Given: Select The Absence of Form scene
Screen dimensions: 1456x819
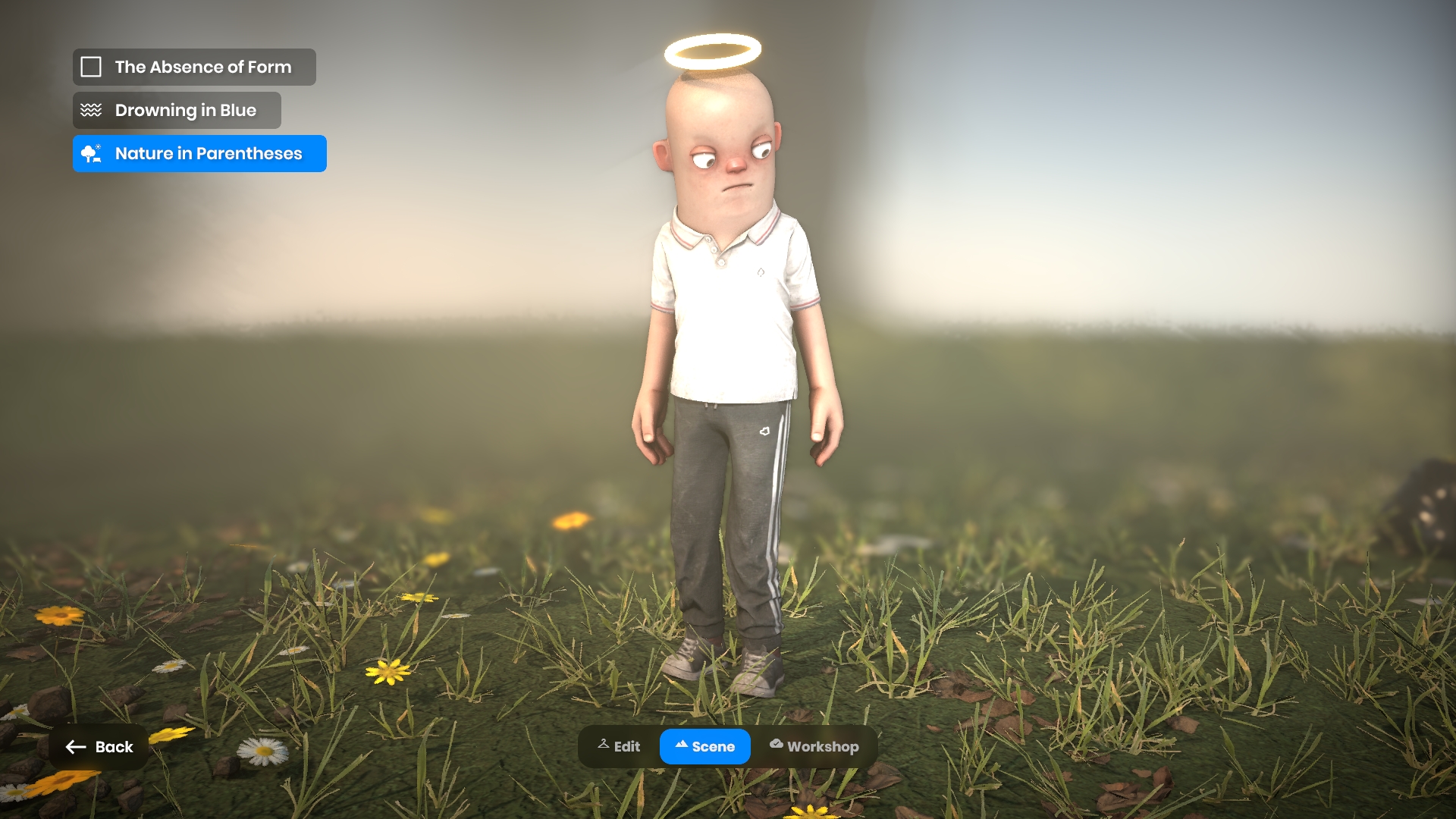Looking at the screenshot, I should click(x=194, y=67).
